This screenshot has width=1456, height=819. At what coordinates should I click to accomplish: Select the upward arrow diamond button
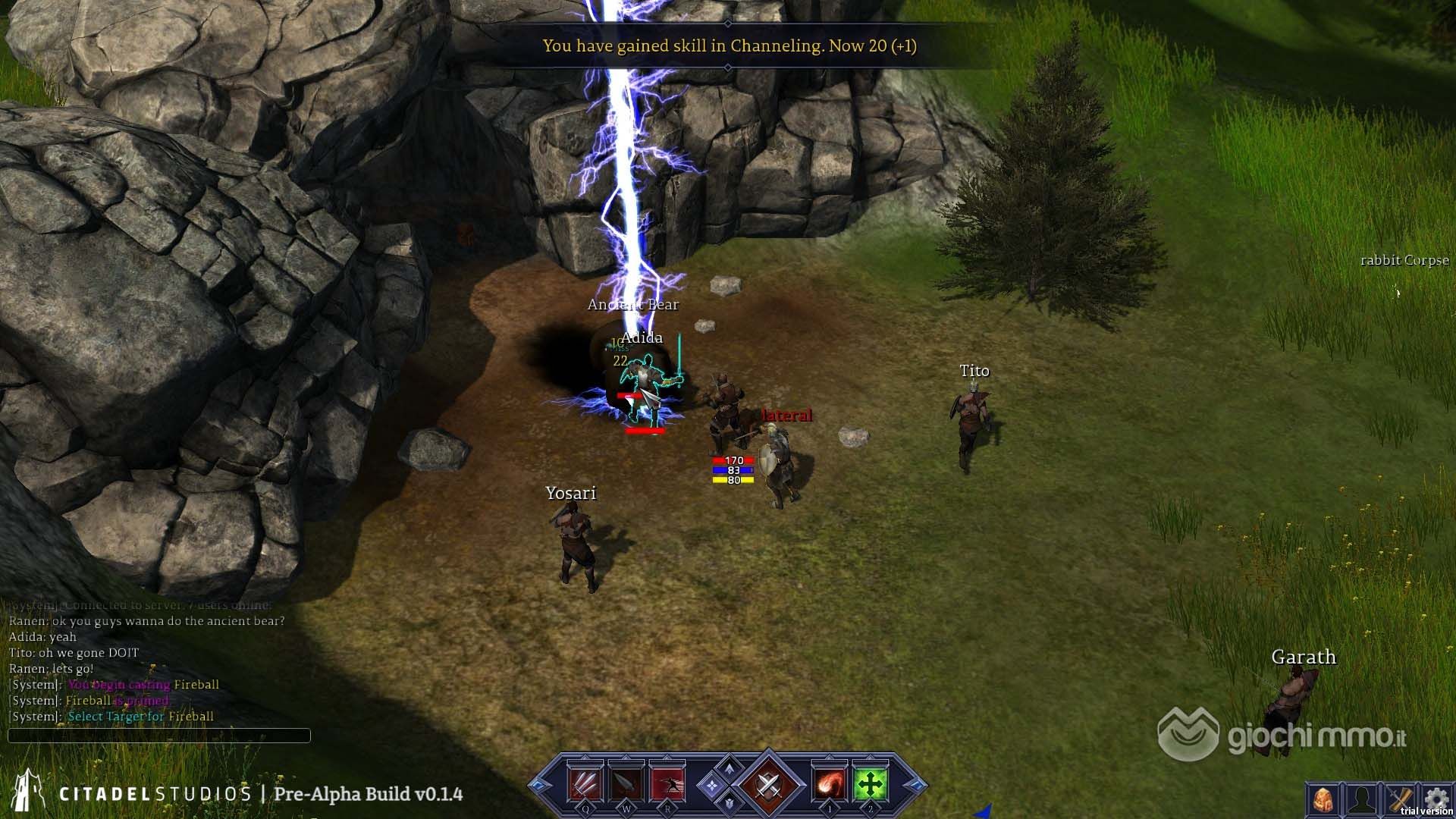pos(729,768)
